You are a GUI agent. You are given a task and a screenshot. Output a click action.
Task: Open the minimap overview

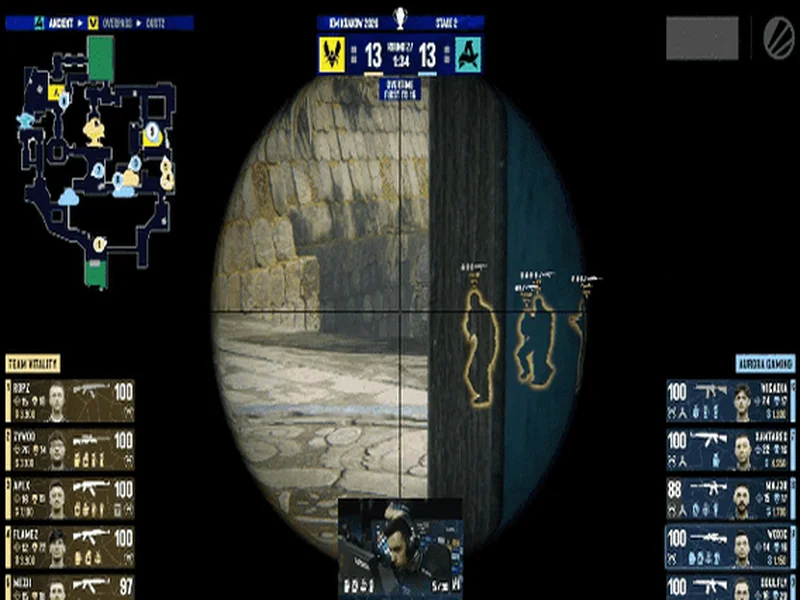[98, 160]
